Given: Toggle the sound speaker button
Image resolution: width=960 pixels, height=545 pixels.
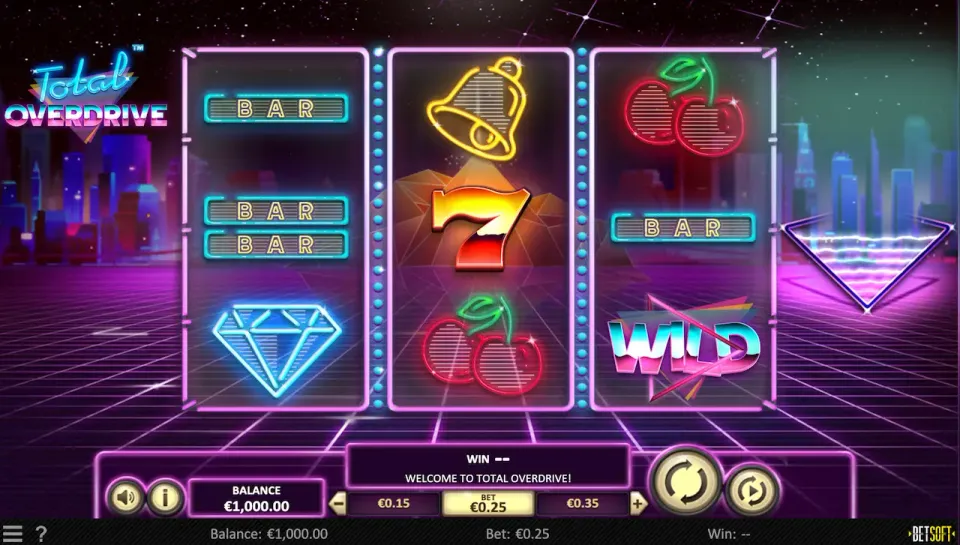Looking at the screenshot, I should tap(125, 496).
